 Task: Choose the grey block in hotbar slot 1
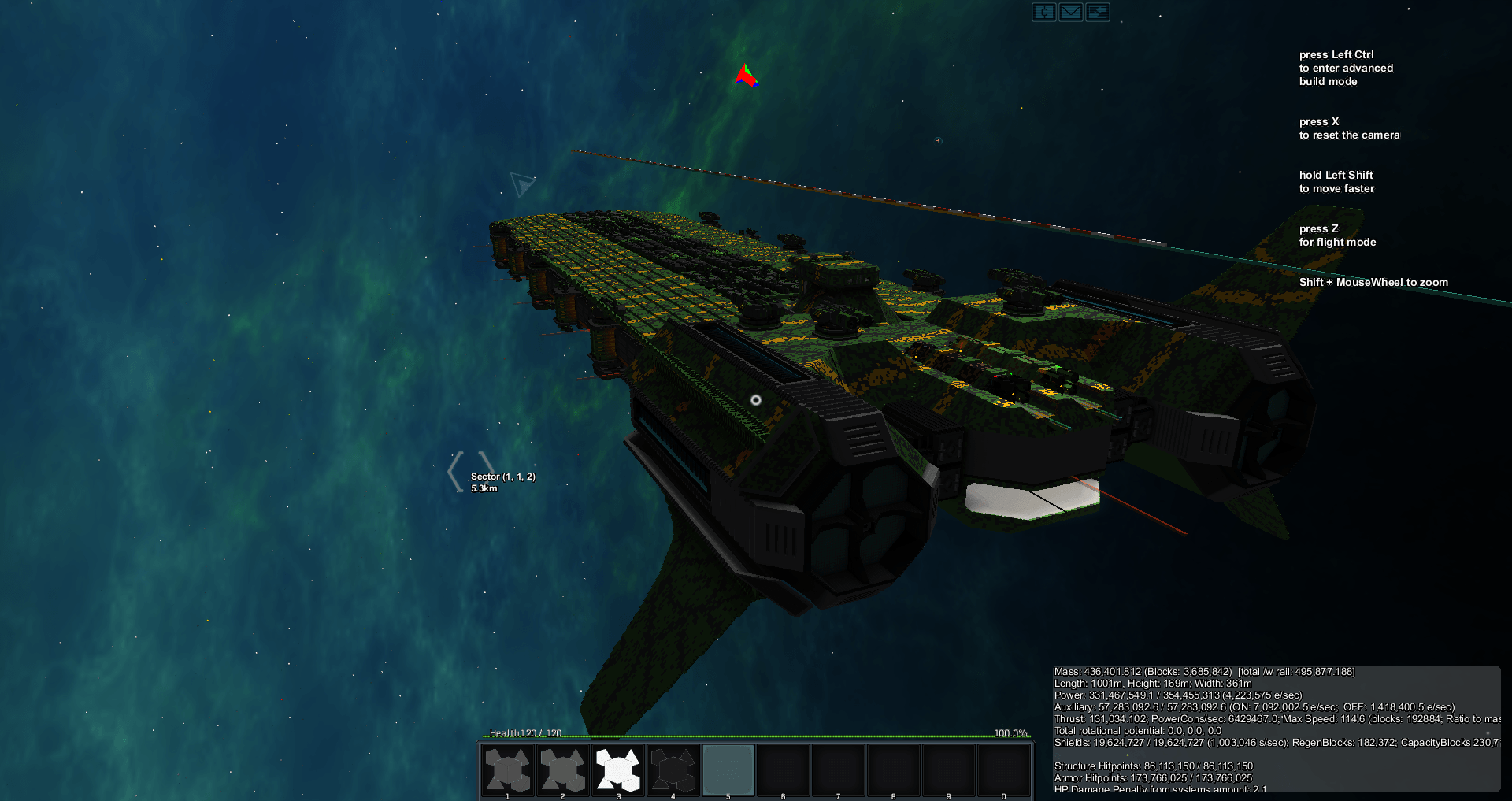(508, 769)
